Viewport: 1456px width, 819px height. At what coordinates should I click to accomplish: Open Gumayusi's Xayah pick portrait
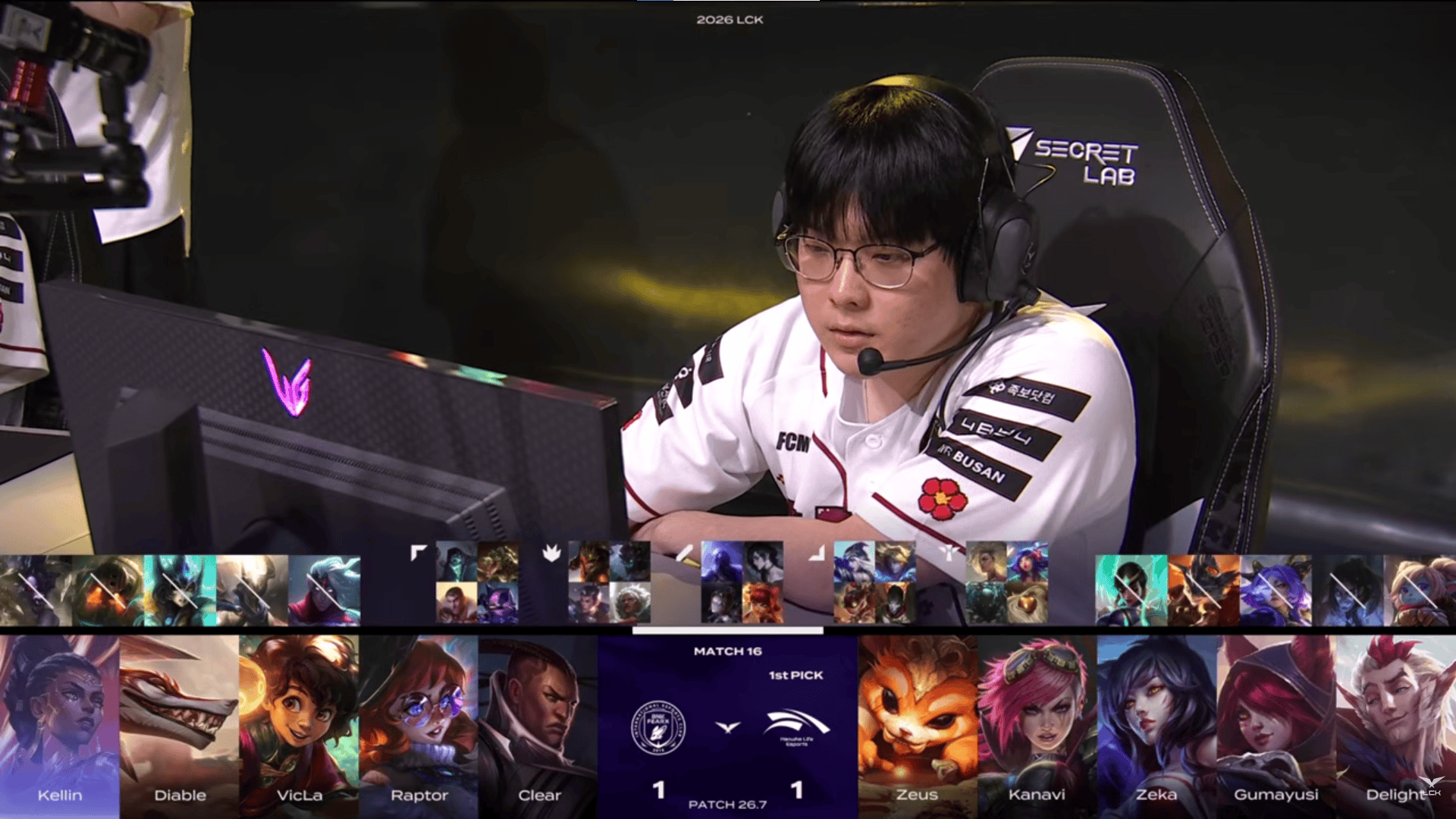coord(1277,724)
